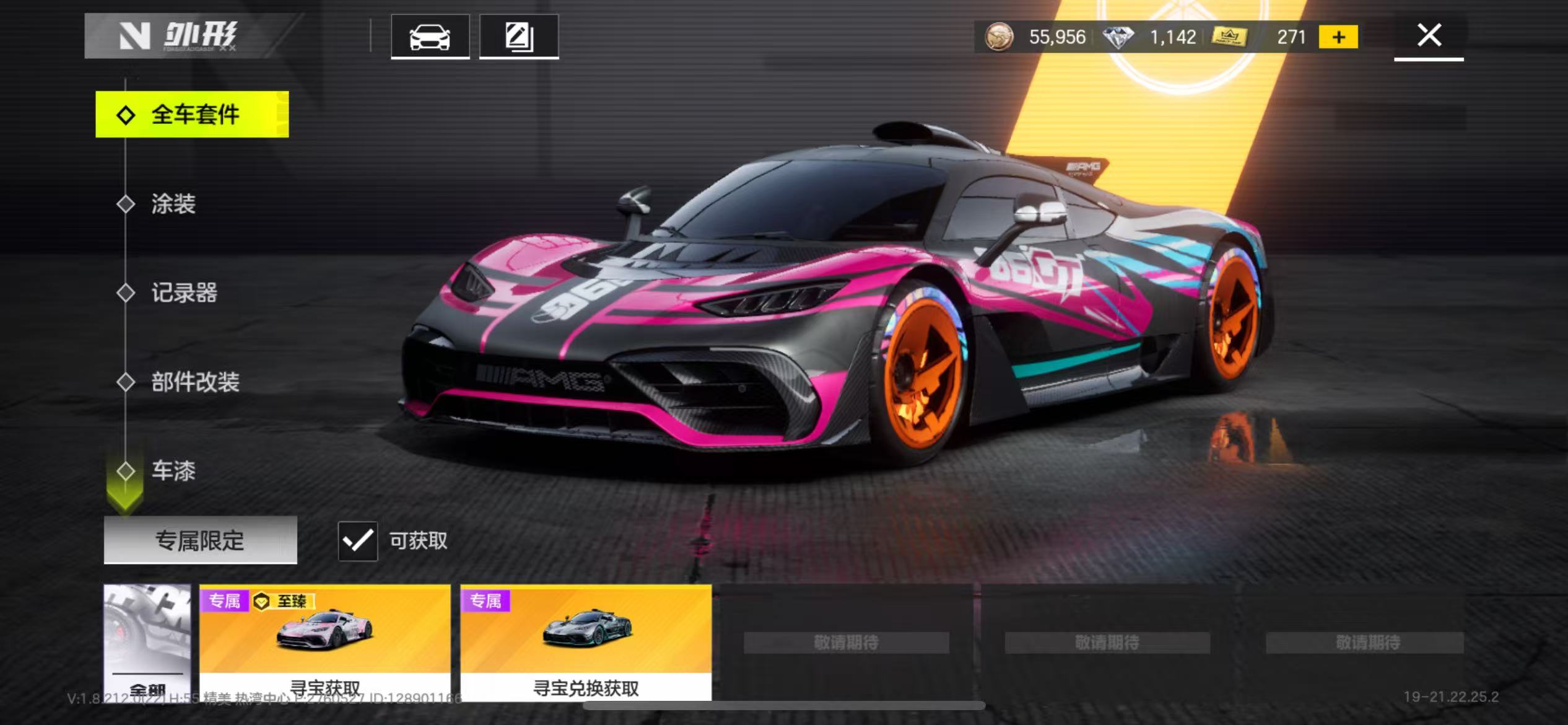Go to the 车漆 paint category

click(173, 471)
